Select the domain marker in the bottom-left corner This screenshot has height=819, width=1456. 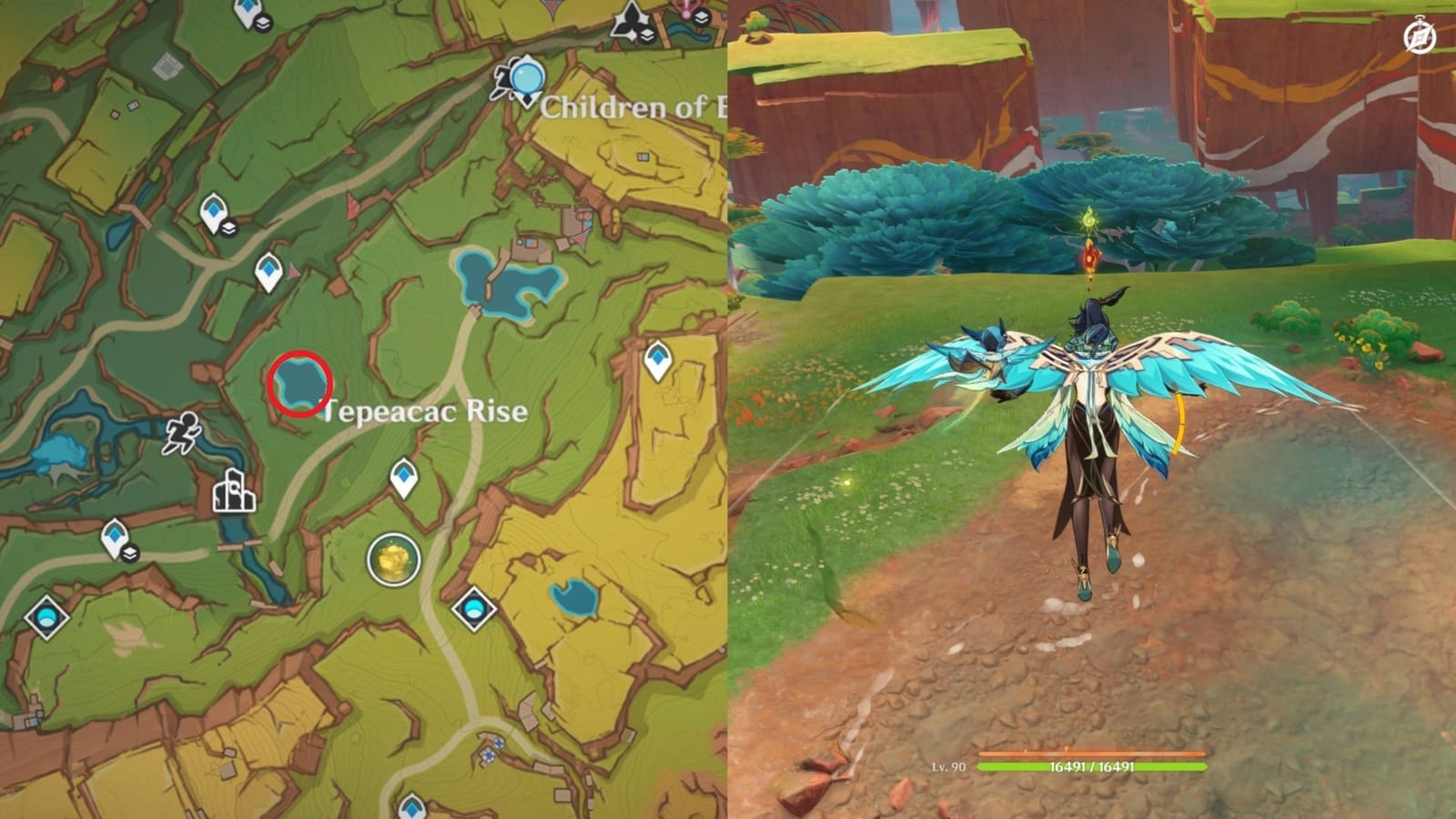point(46,618)
